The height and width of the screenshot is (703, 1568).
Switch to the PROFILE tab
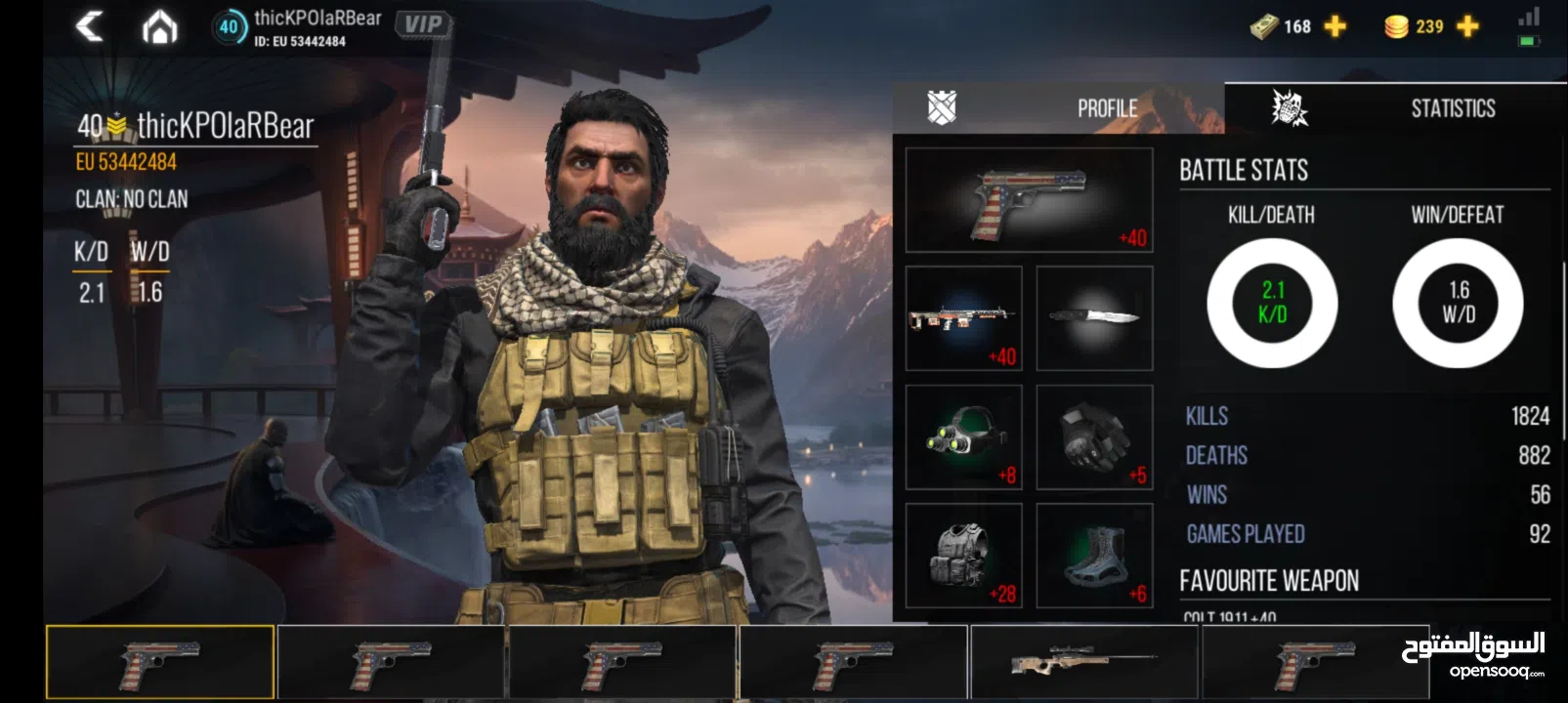(1107, 107)
